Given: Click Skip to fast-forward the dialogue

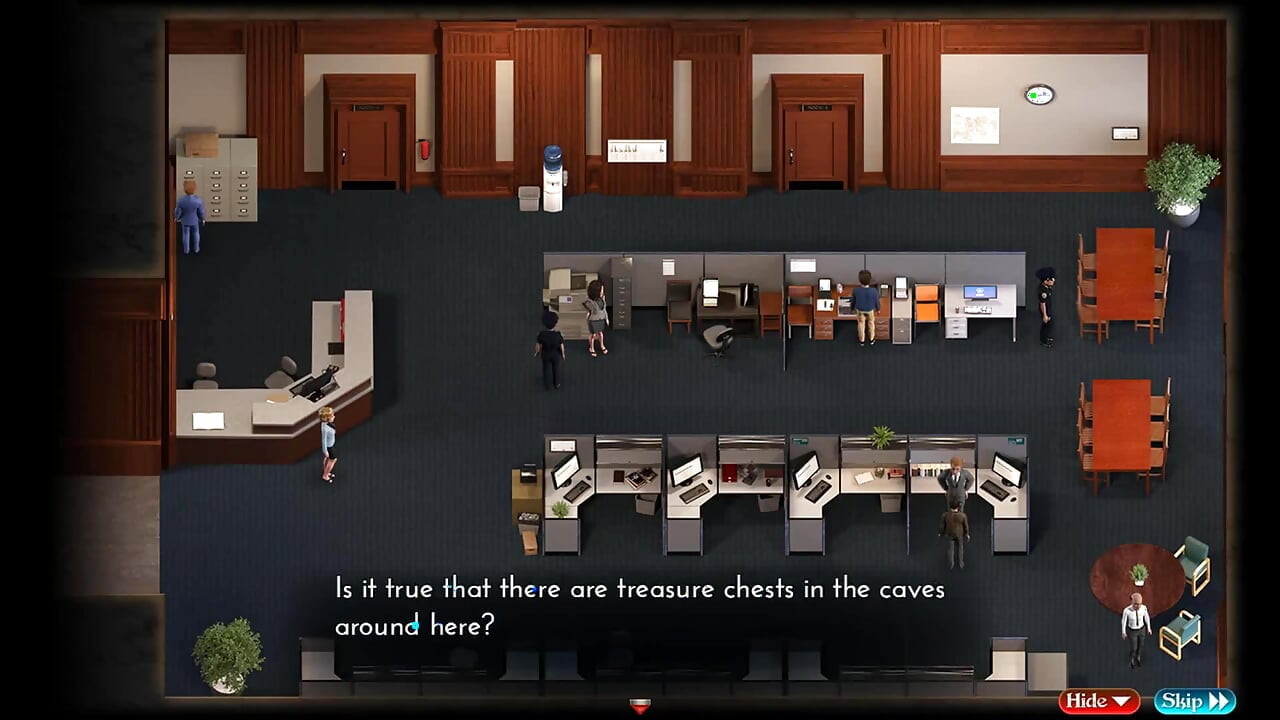Looking at the screenshot, I should pos(1192,701).
